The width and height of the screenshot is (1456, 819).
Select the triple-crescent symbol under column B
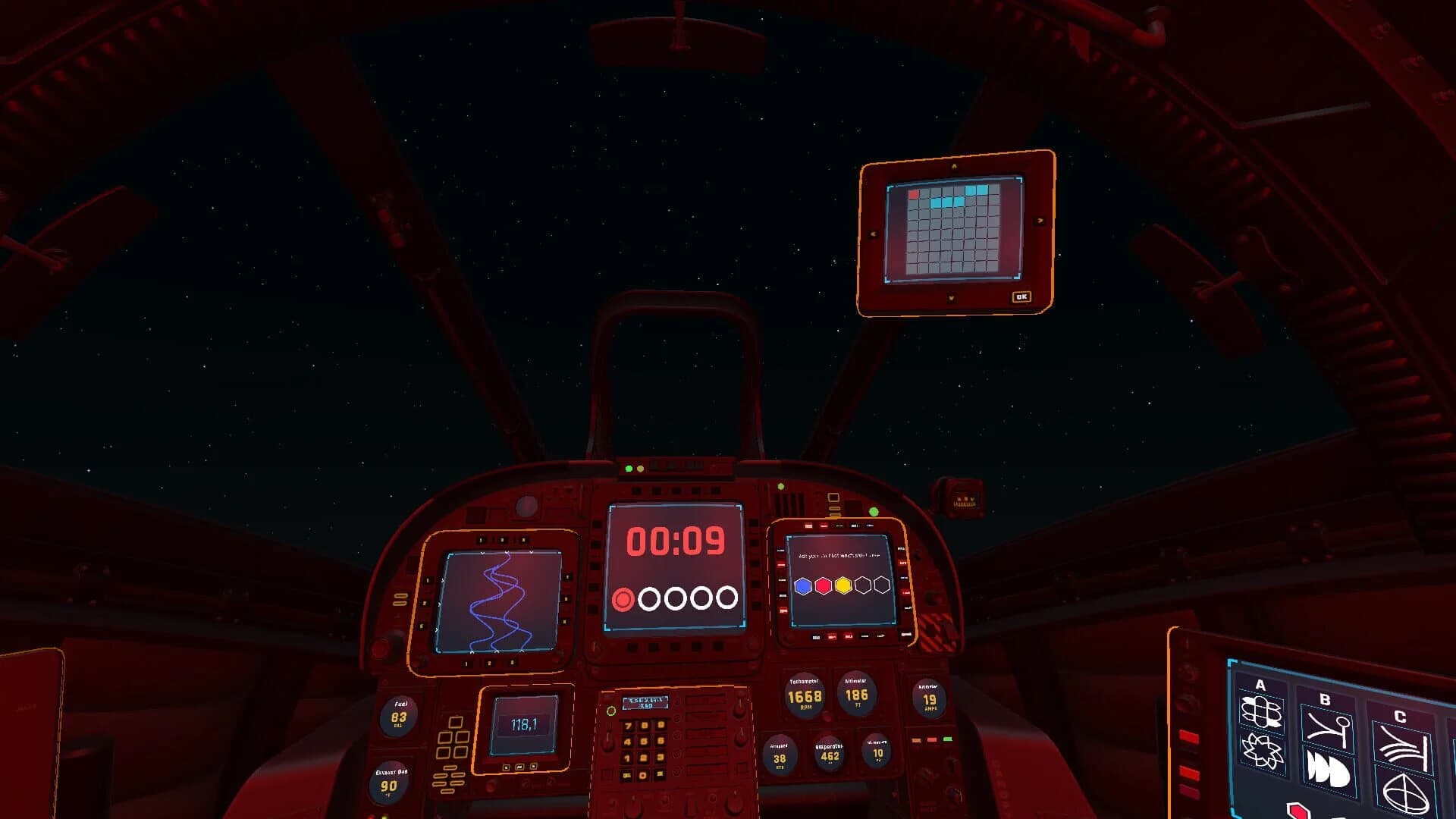pos(1328,770)
